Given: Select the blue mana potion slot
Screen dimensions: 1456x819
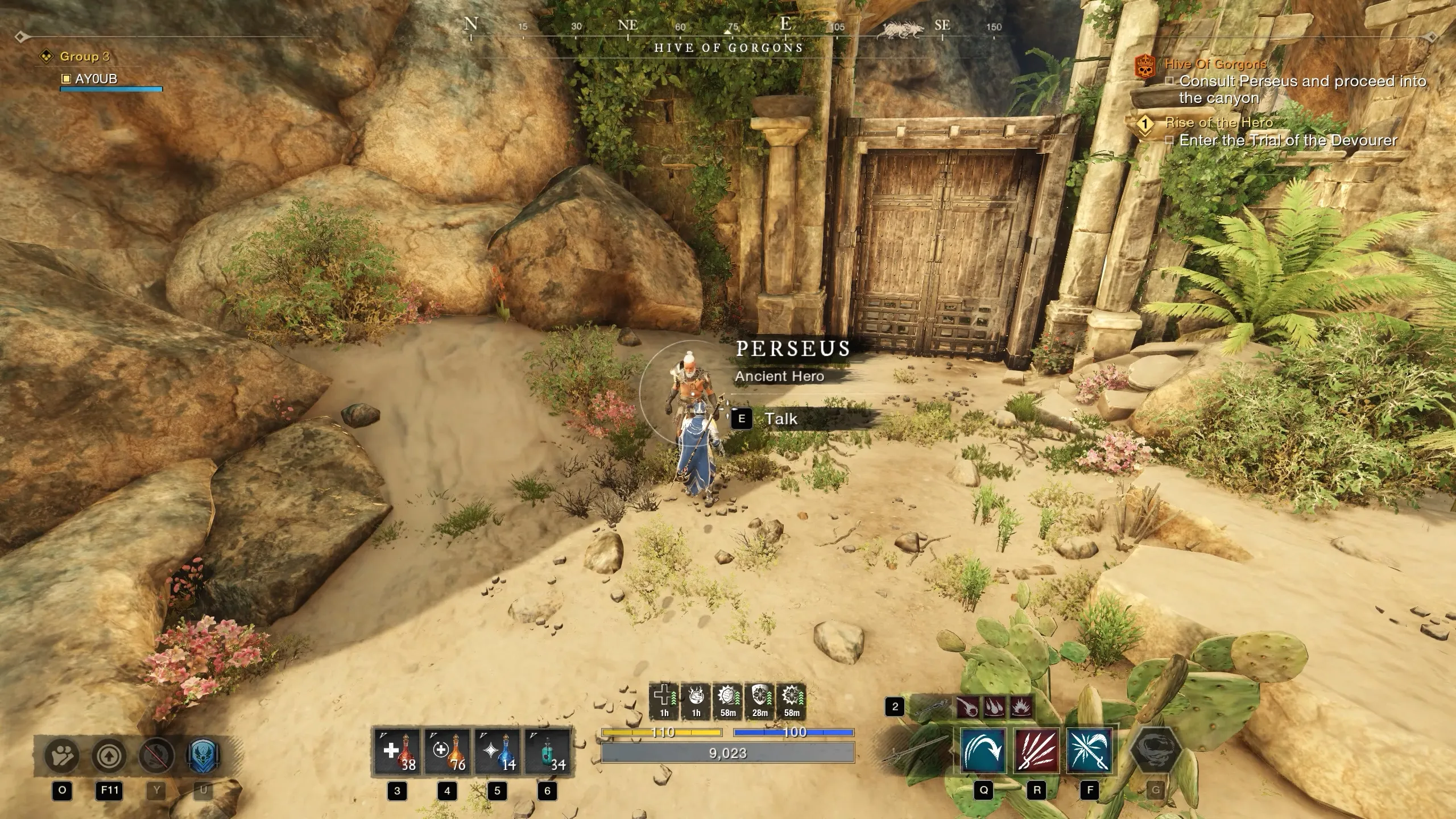Looking at the screenshot, I should (497, 752).
